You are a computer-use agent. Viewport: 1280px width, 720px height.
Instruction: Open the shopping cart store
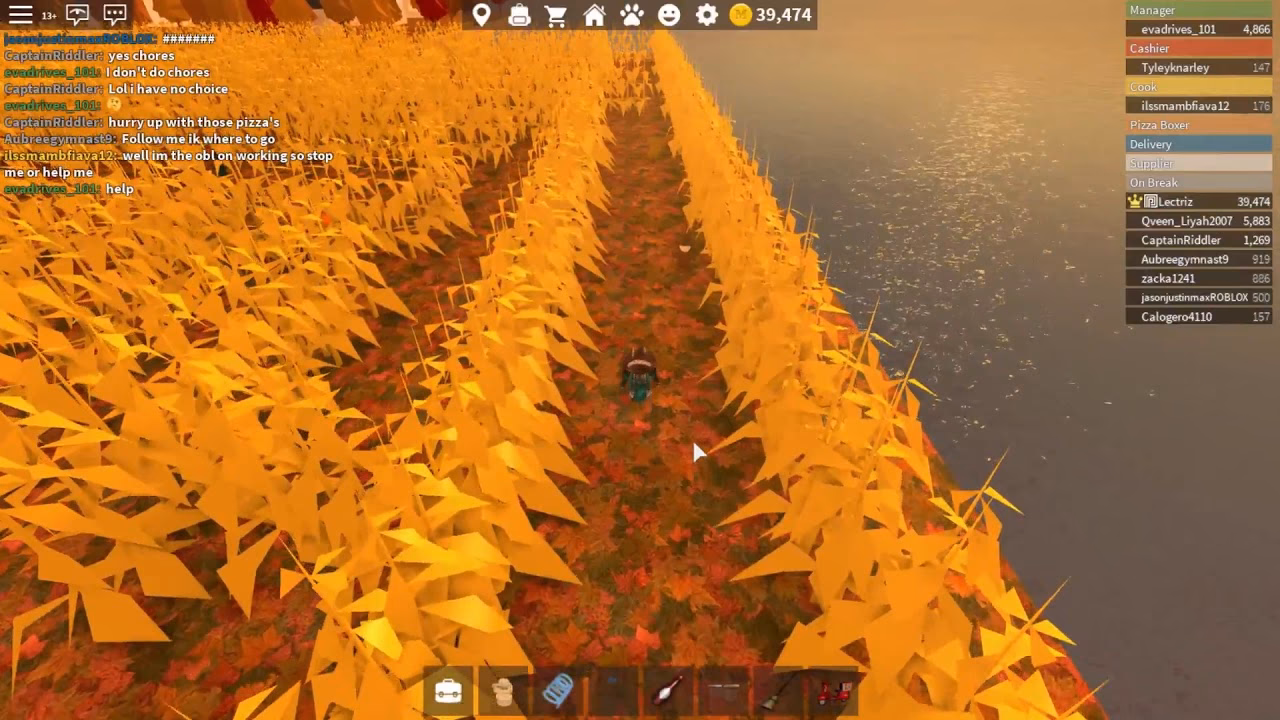(x=556, y=15)
